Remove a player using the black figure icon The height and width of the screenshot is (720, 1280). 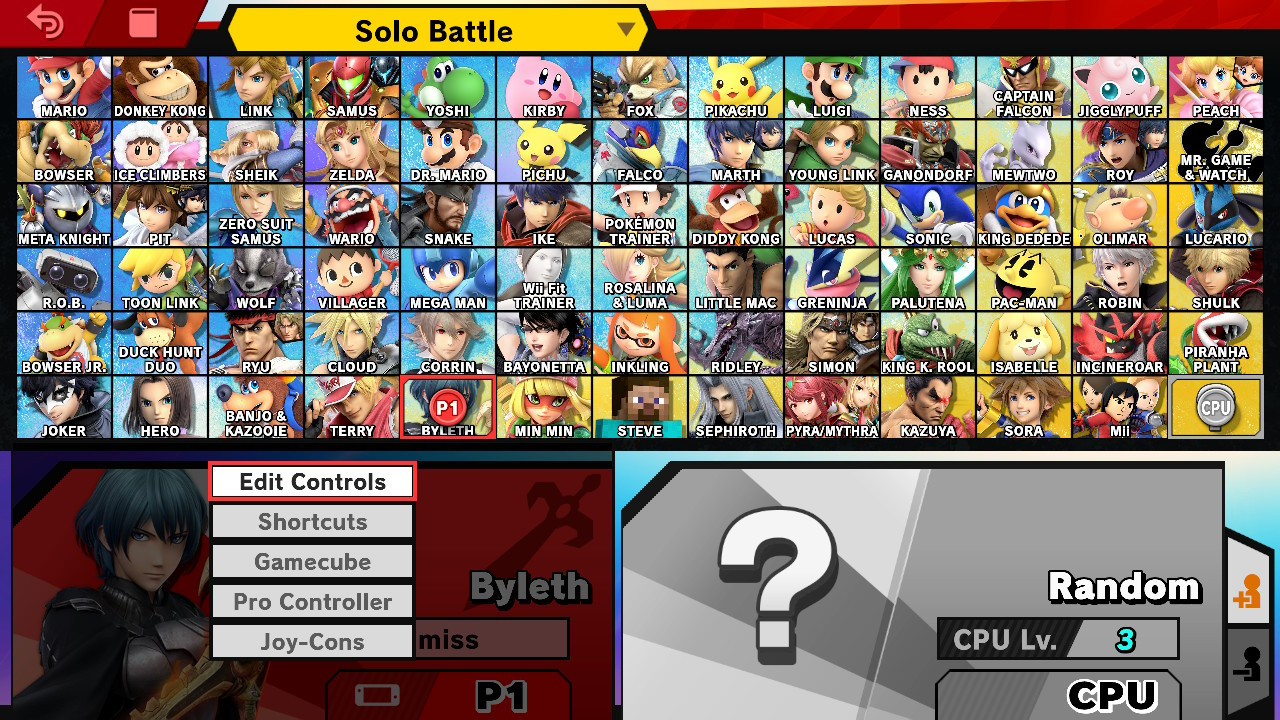1248,663
